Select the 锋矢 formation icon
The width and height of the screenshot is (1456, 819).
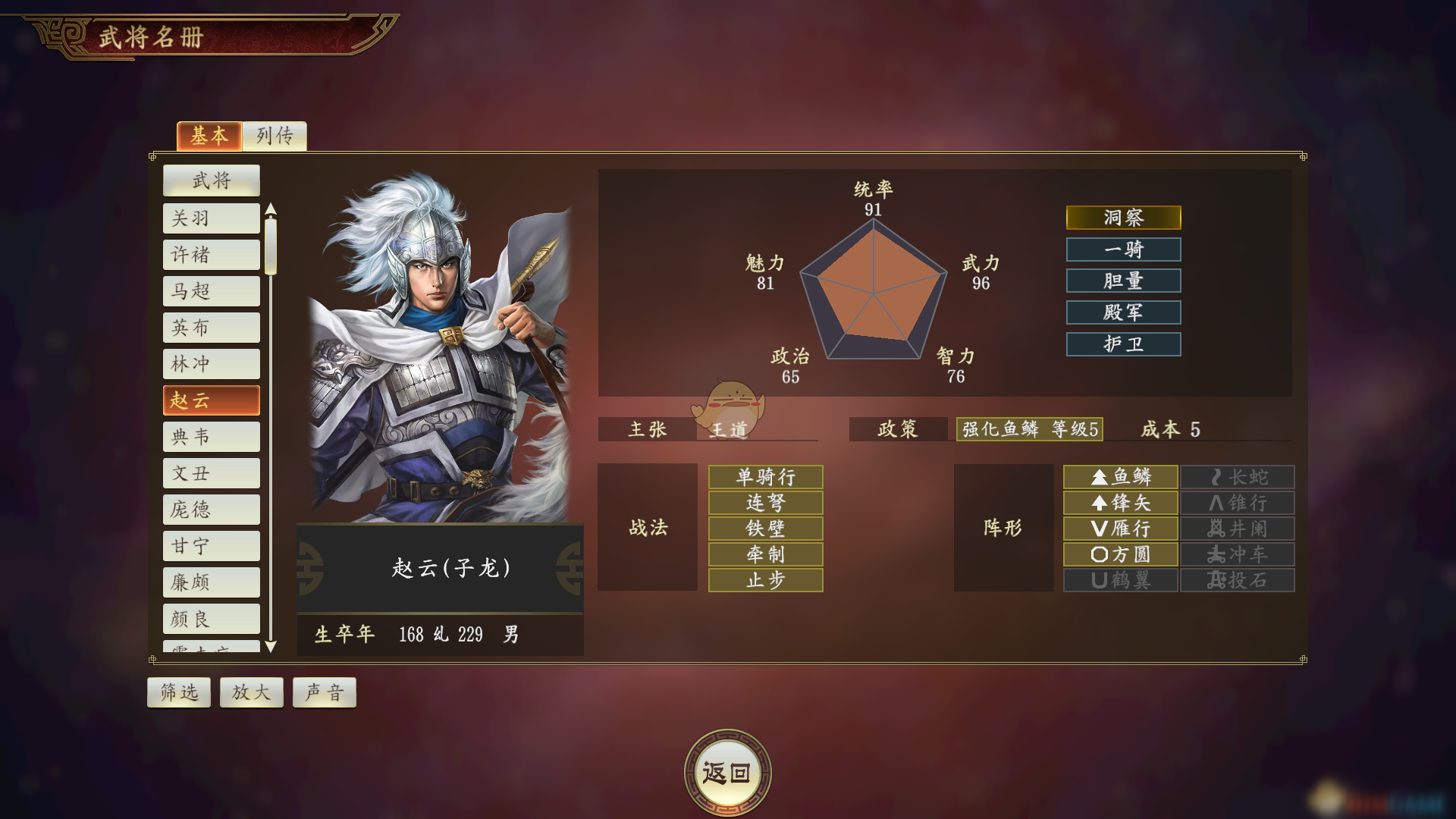pos(1121,503)
